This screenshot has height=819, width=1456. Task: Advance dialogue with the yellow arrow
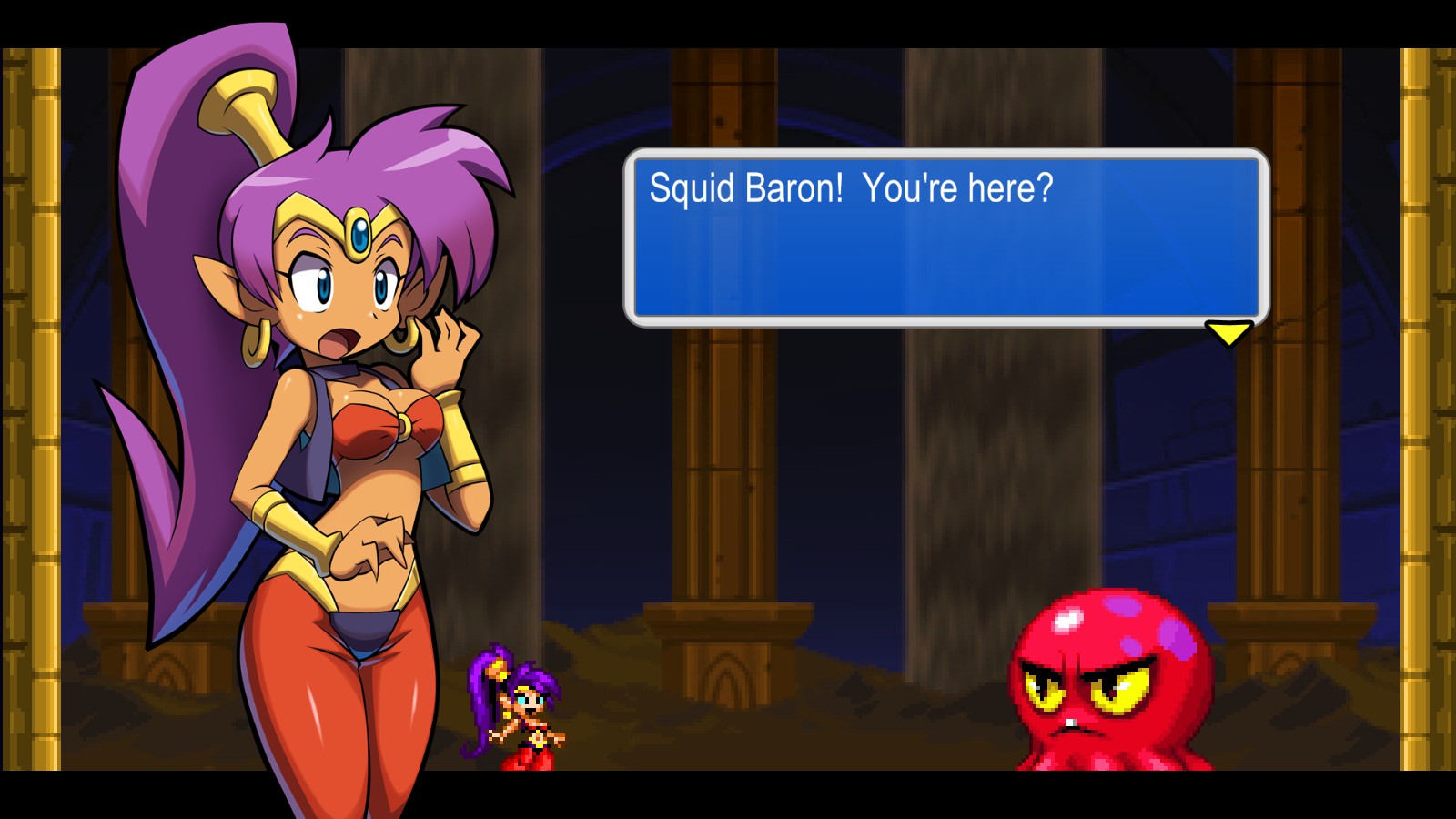coord(1228,333)
